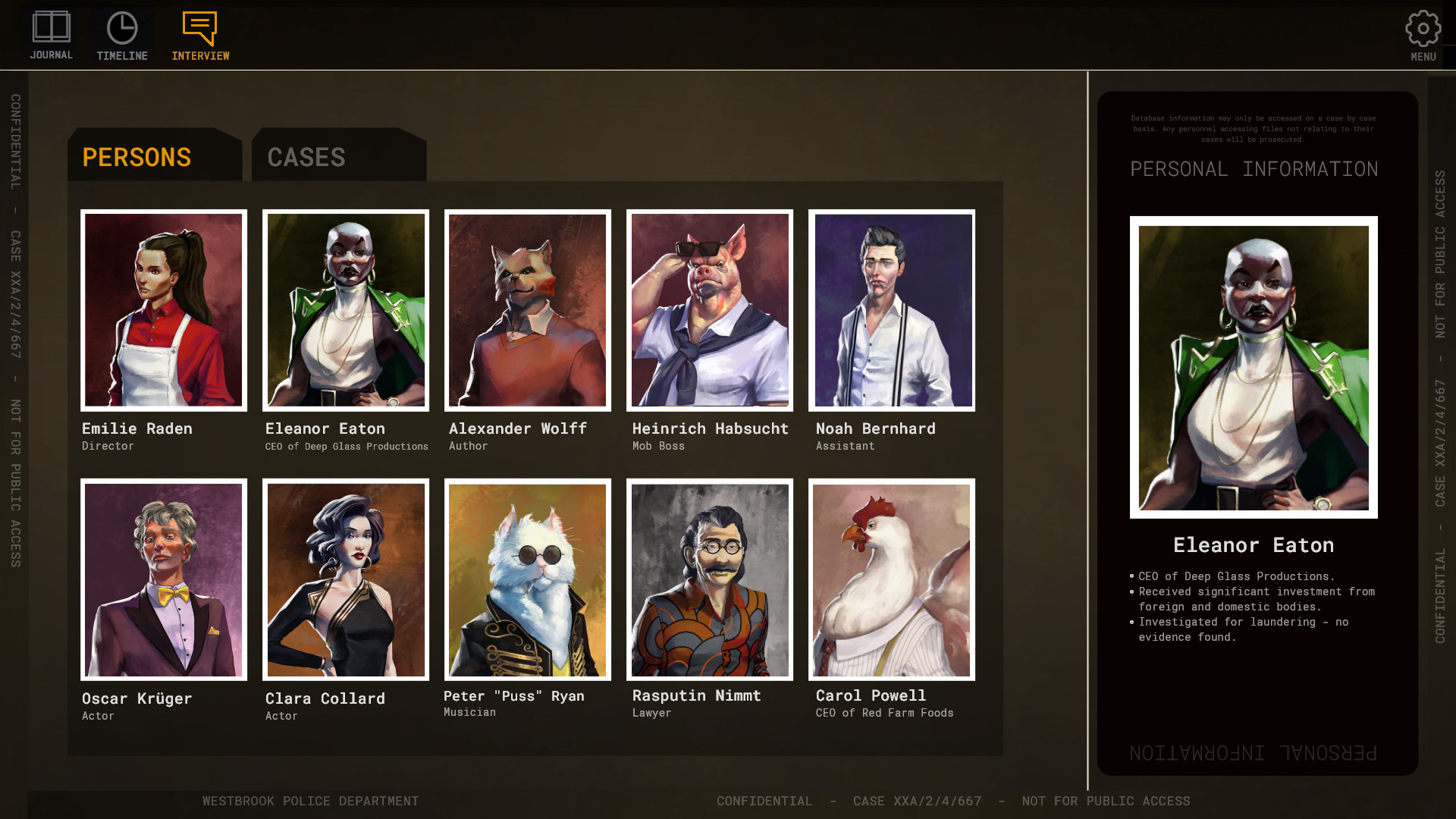Open the Journal section
Image resolution: width=1456 pixels, height=819 pixels.
pyautogui.click(x=52, y=36)
